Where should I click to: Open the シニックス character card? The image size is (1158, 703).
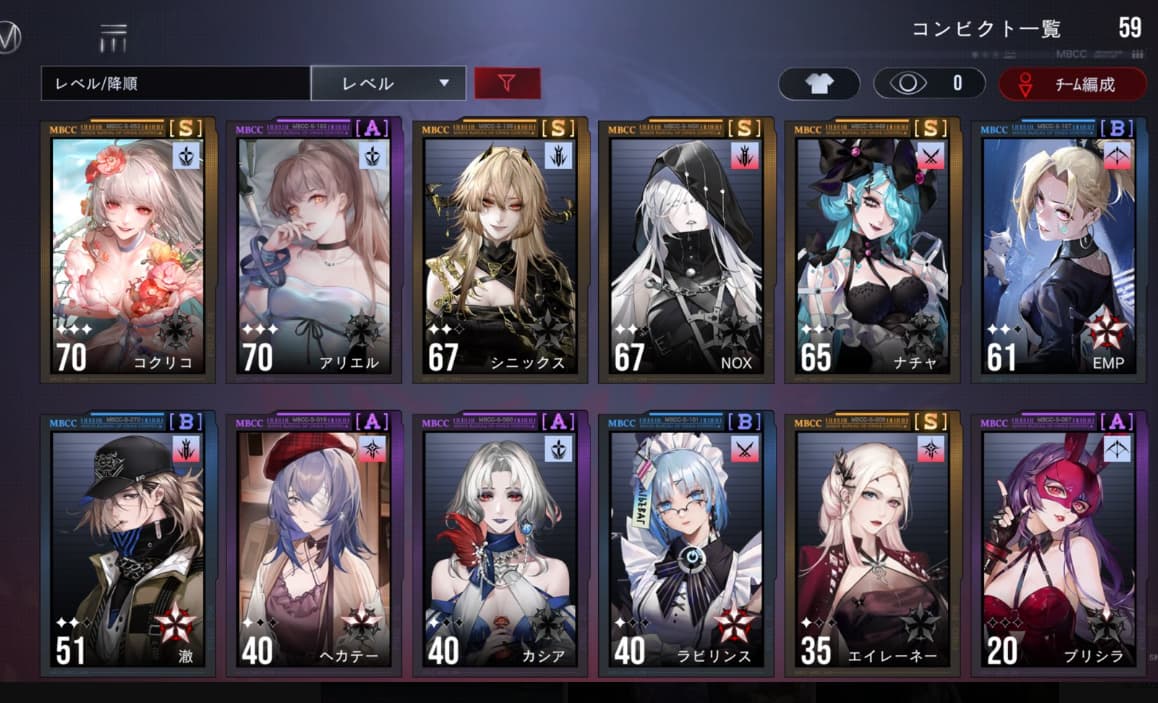pos(500,252)
